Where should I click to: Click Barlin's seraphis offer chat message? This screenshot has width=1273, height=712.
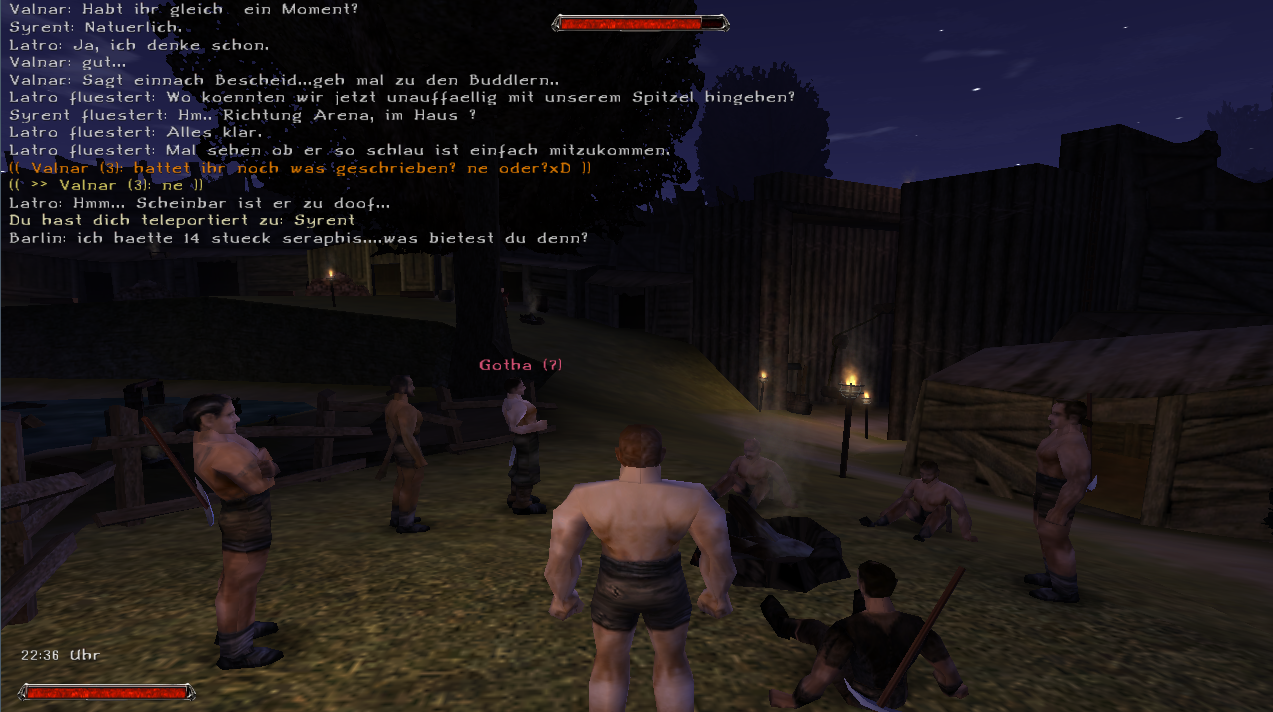[298, 238]
